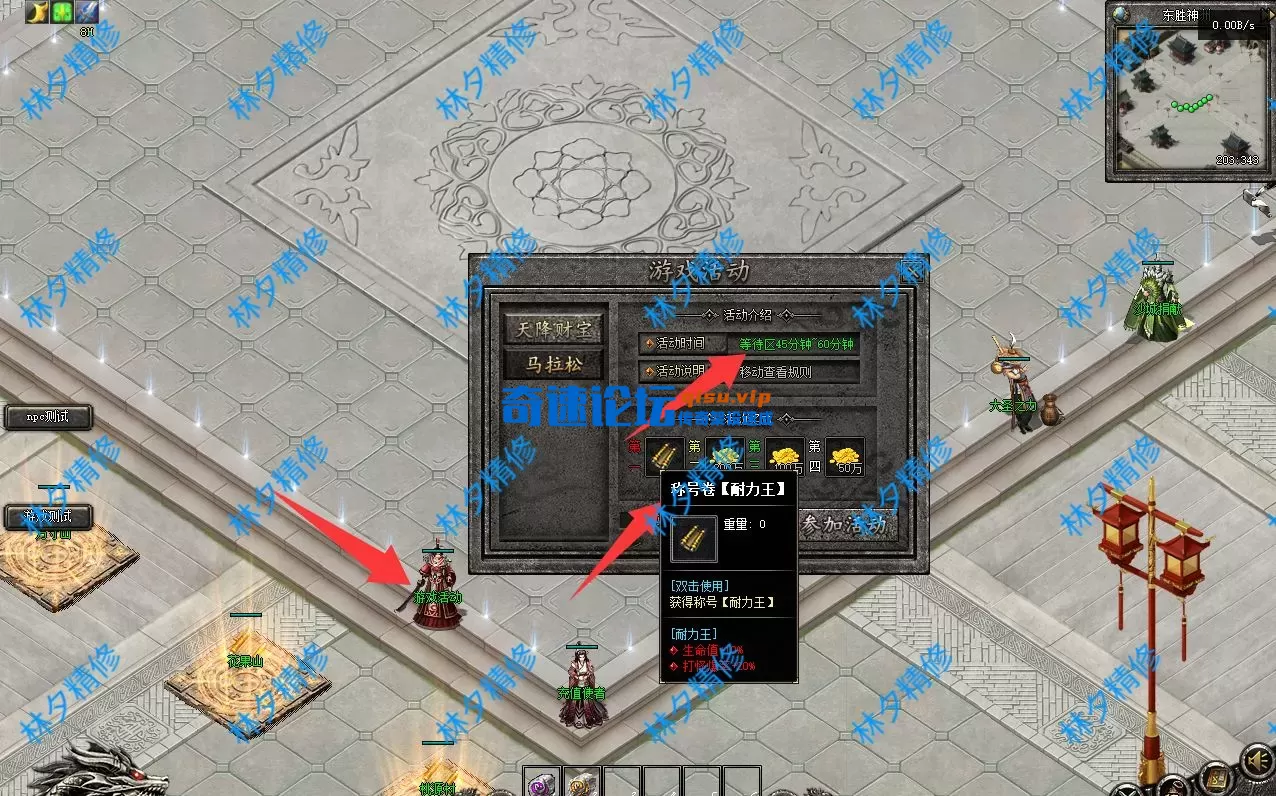Click the blue sword buff icon
Screen dimensions: 1276x796
(x=87, y=12)
